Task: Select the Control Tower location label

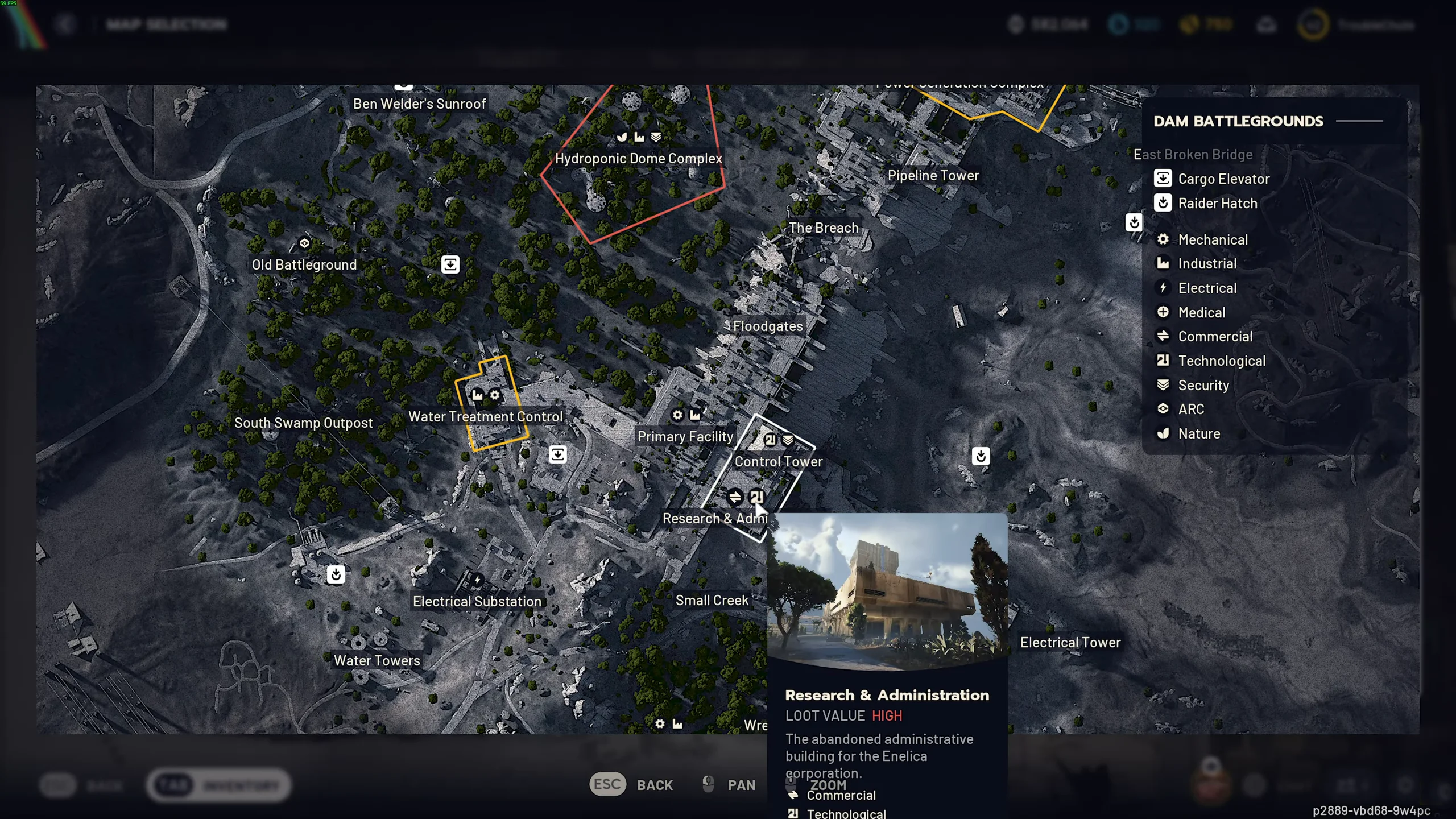Action: click(778, 461)
